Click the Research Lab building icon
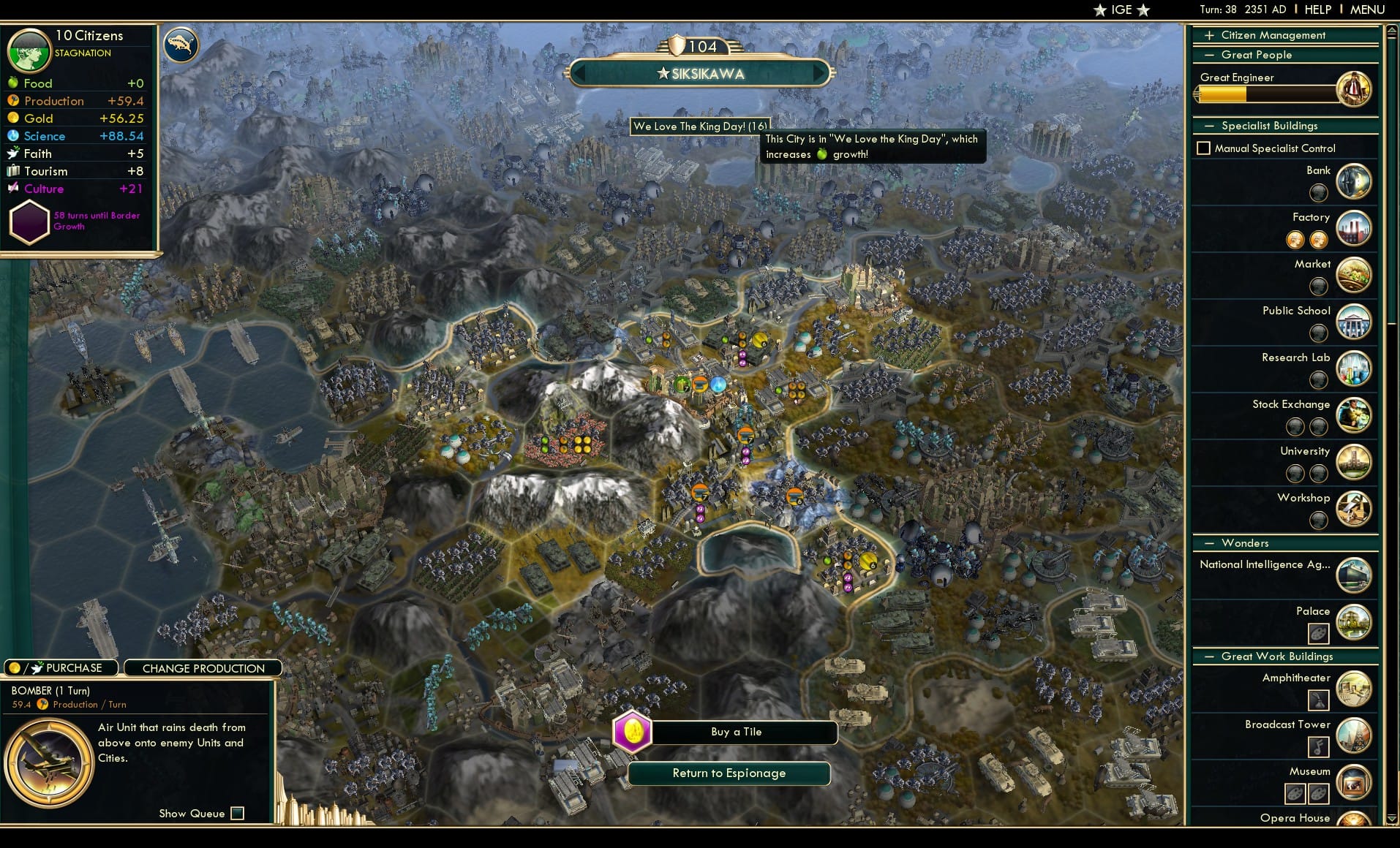The image size is (1400, 848). click(1353, 368)
